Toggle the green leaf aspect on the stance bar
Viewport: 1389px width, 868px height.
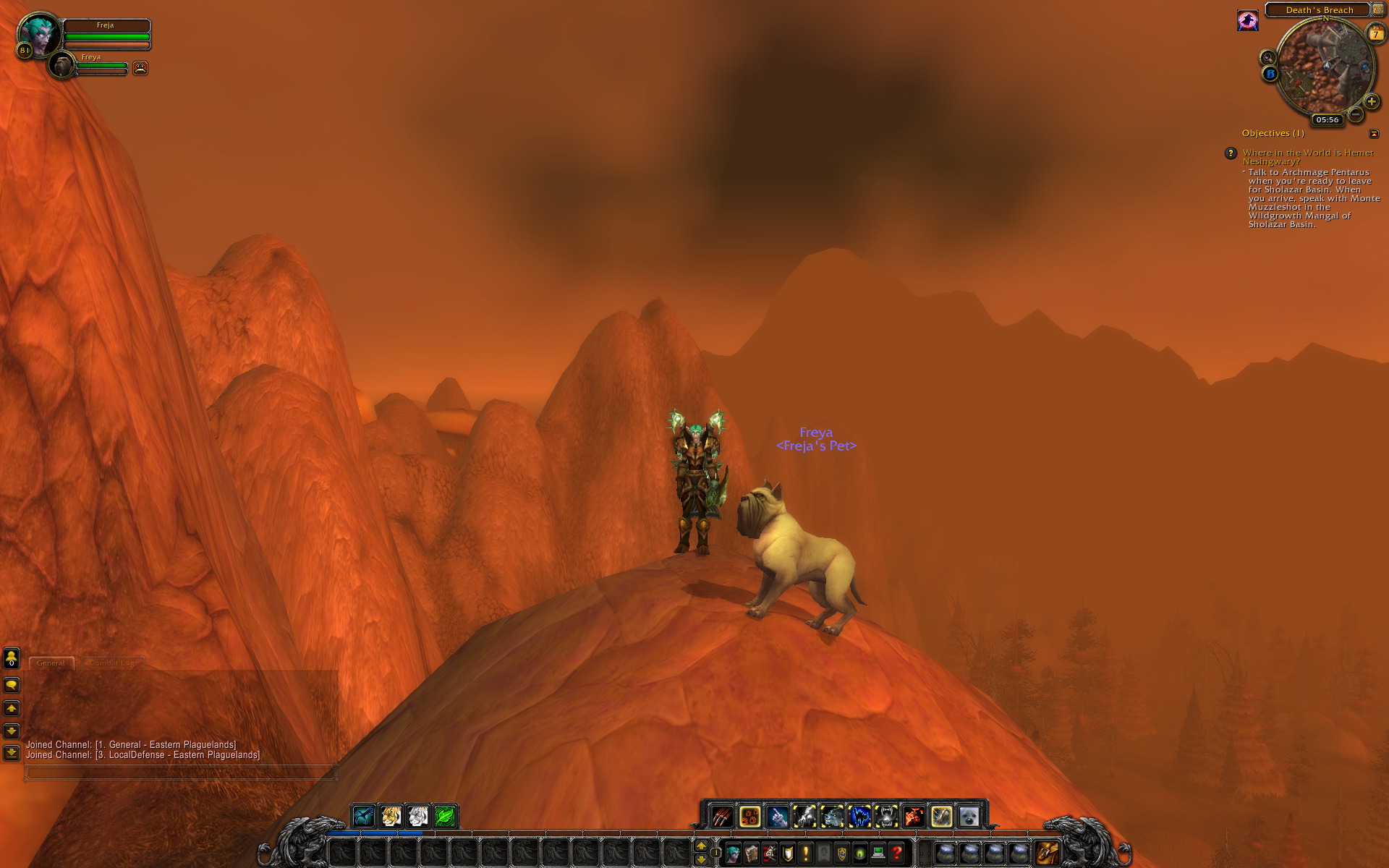445,816
